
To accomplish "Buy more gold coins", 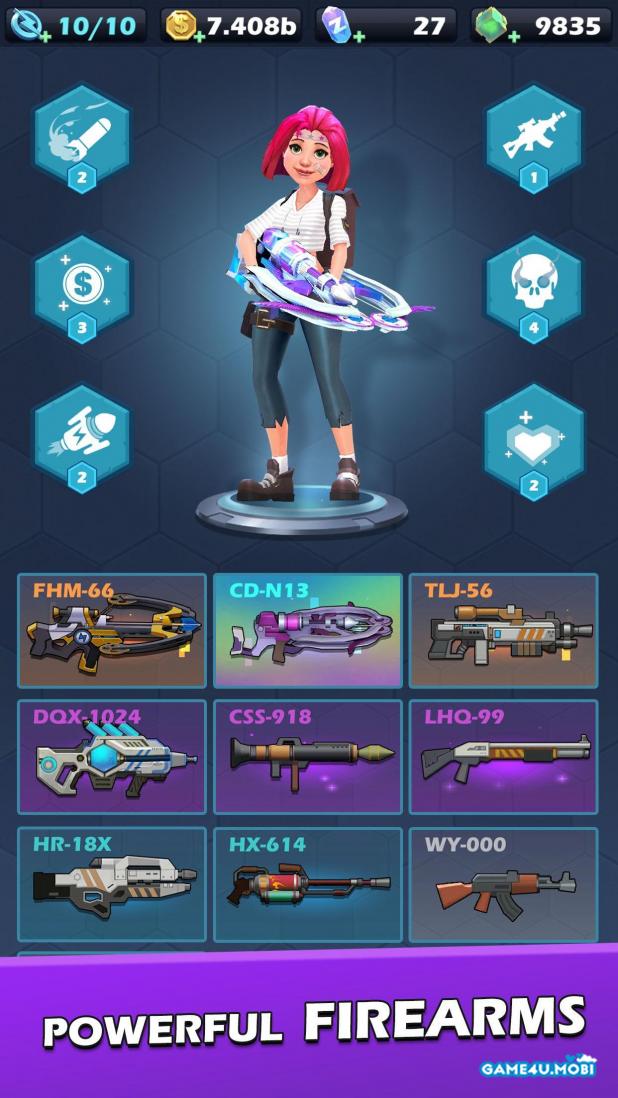I will [199, 36].
